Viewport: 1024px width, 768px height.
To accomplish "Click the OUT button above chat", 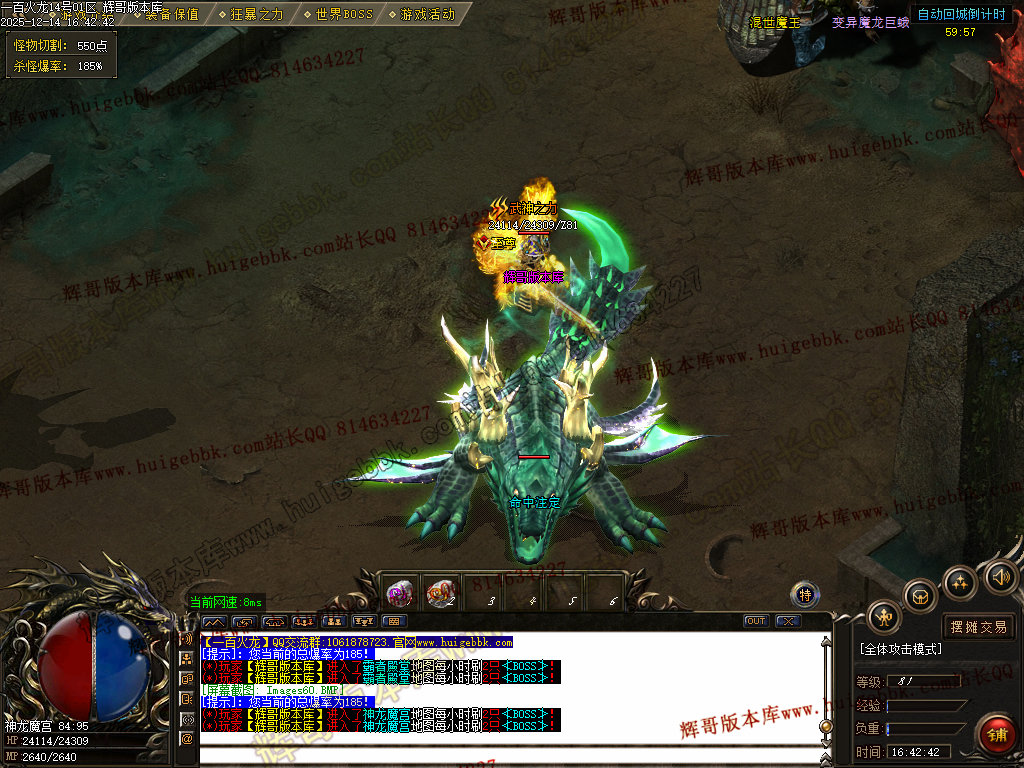I will coord(757,621).
